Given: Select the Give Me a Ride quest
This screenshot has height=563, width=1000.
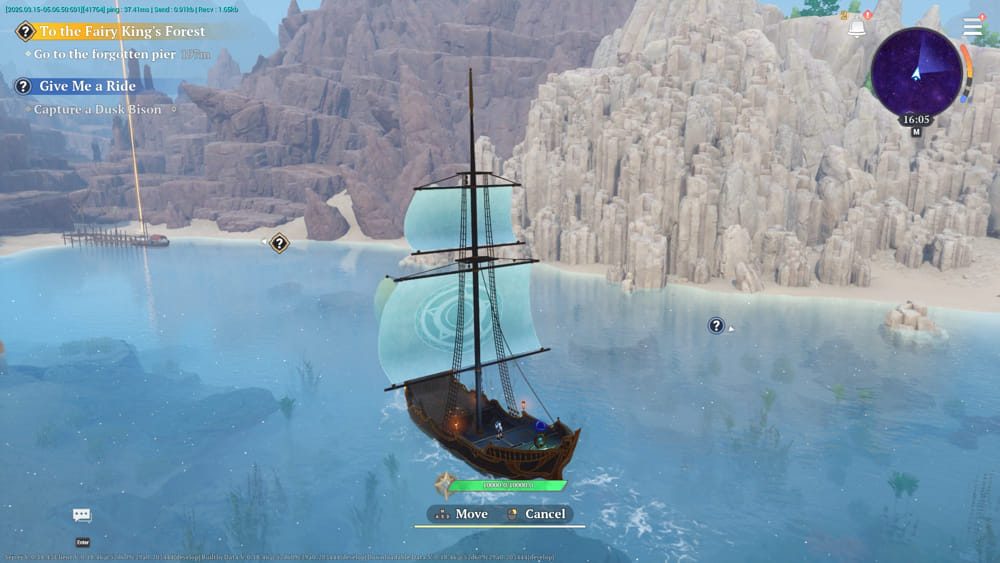Looking at the screenshot, I should (86, 86).
